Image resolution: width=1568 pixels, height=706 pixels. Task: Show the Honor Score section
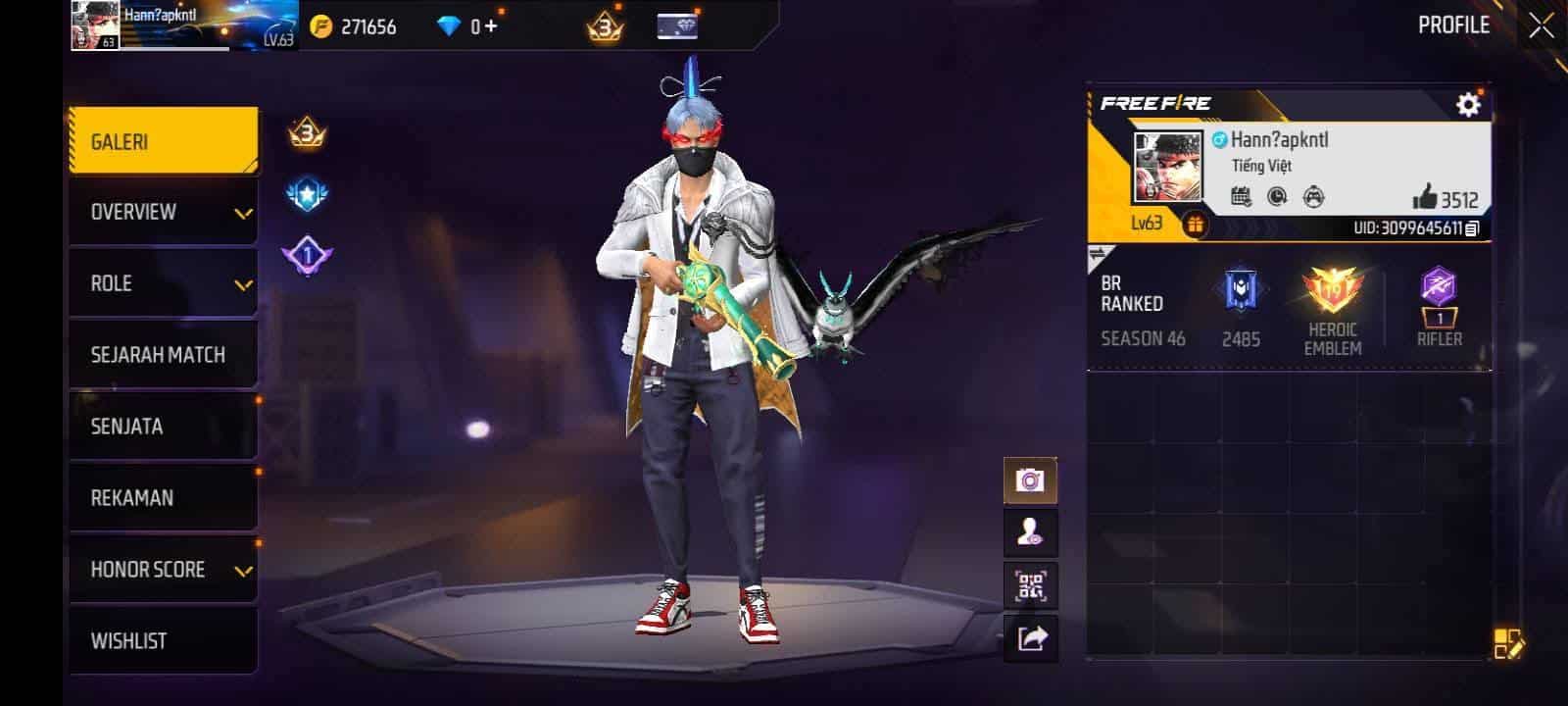coord(163,570)
